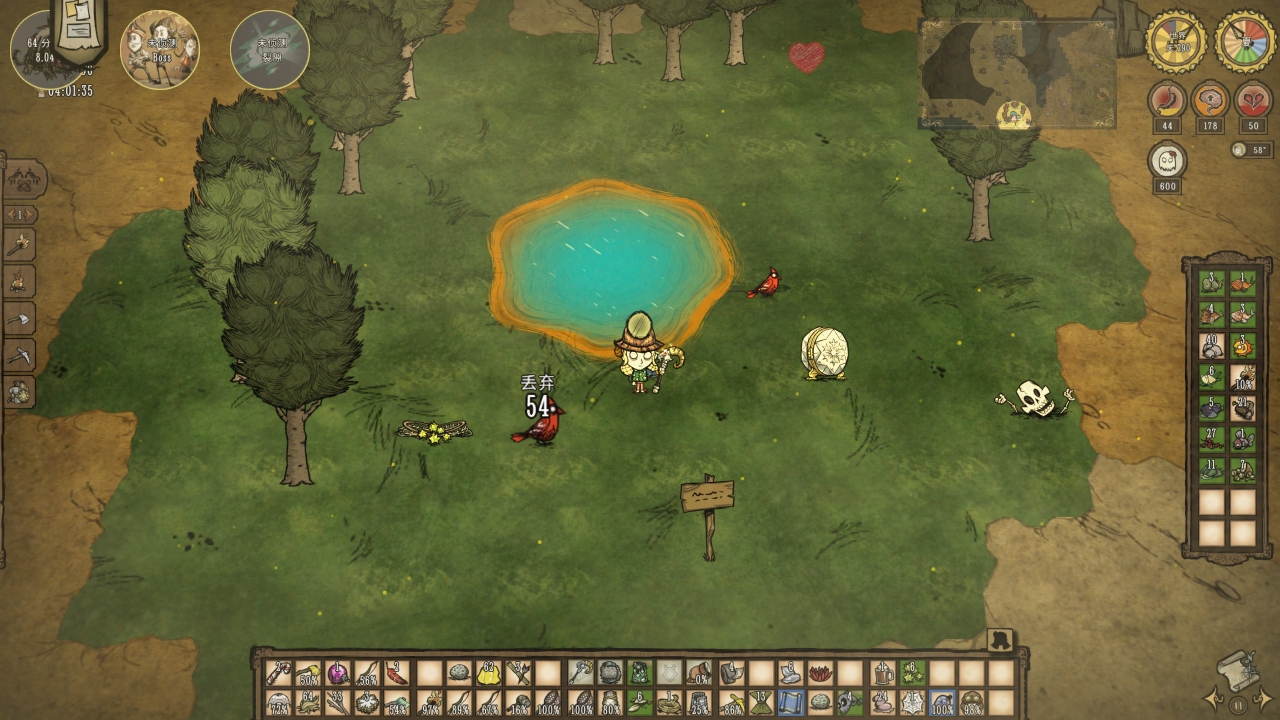Select the torch crafting shortcut
Screen dimensions: 1280x720
(x=20, y=244)
